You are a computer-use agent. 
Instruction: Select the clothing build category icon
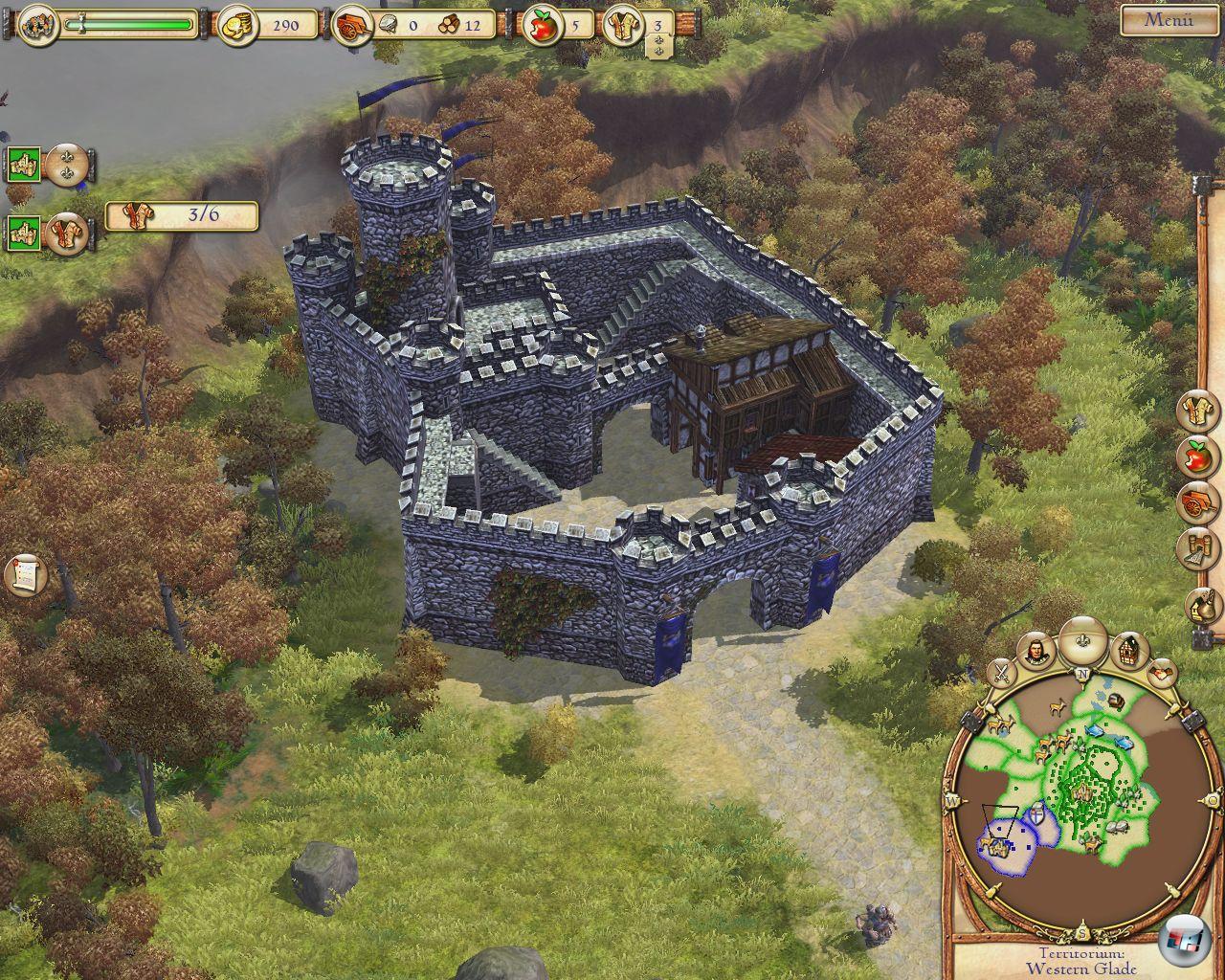pyautogui.click(x=1196, y=413)
